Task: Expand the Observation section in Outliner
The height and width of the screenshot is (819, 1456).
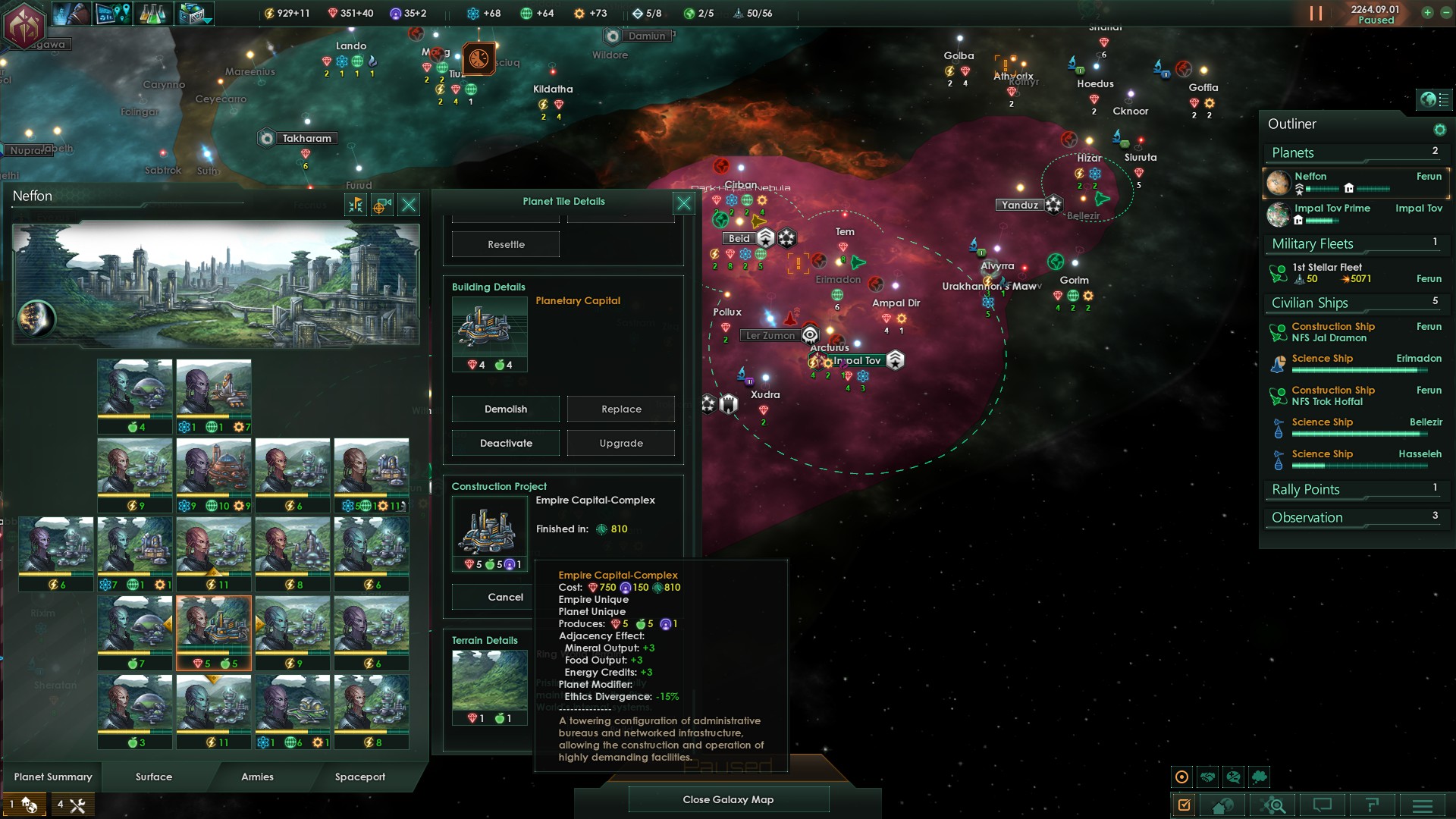Action: [1307, 517]
